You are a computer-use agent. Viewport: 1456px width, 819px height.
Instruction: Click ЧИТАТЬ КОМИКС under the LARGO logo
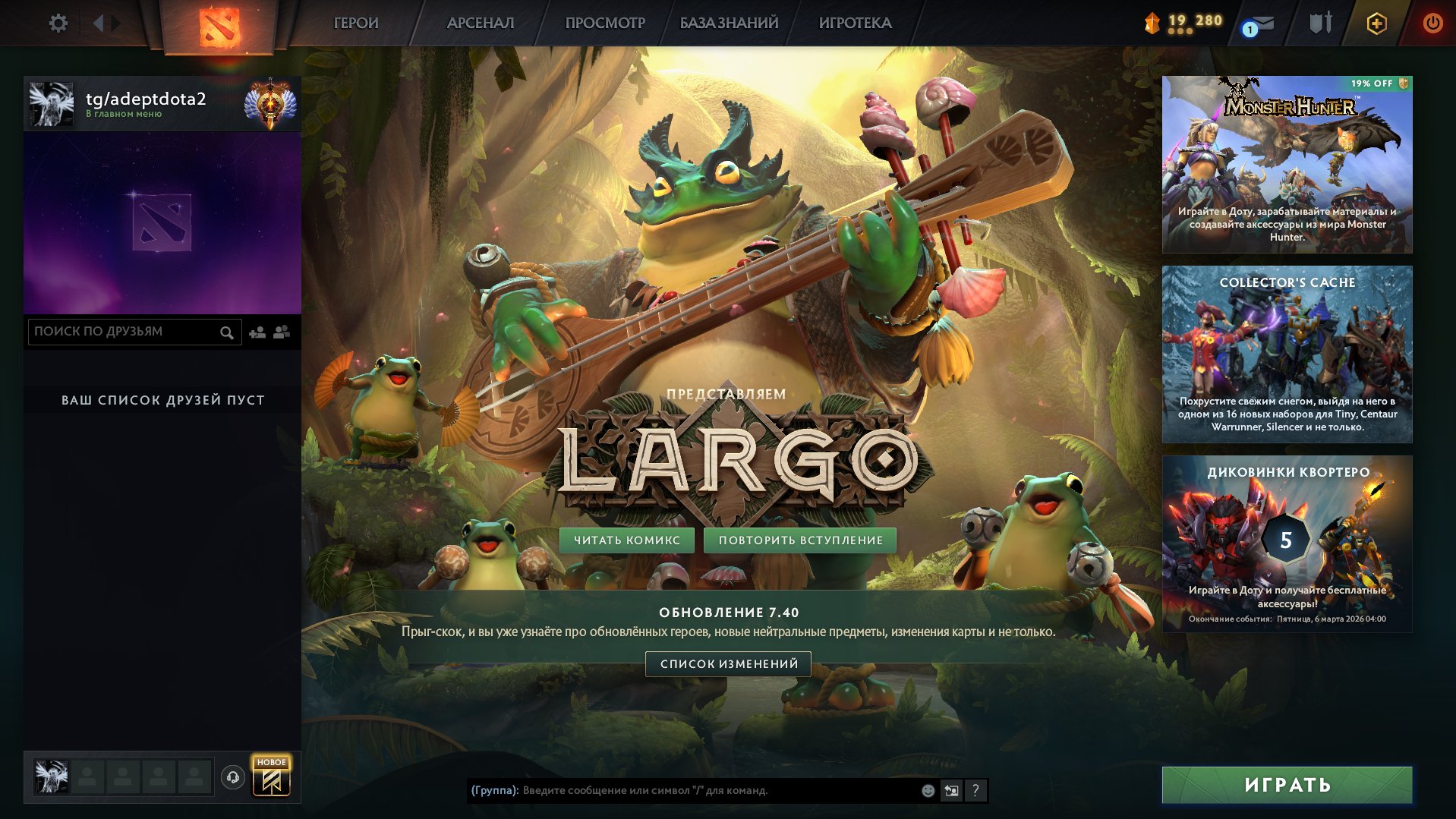pos(628,540)
